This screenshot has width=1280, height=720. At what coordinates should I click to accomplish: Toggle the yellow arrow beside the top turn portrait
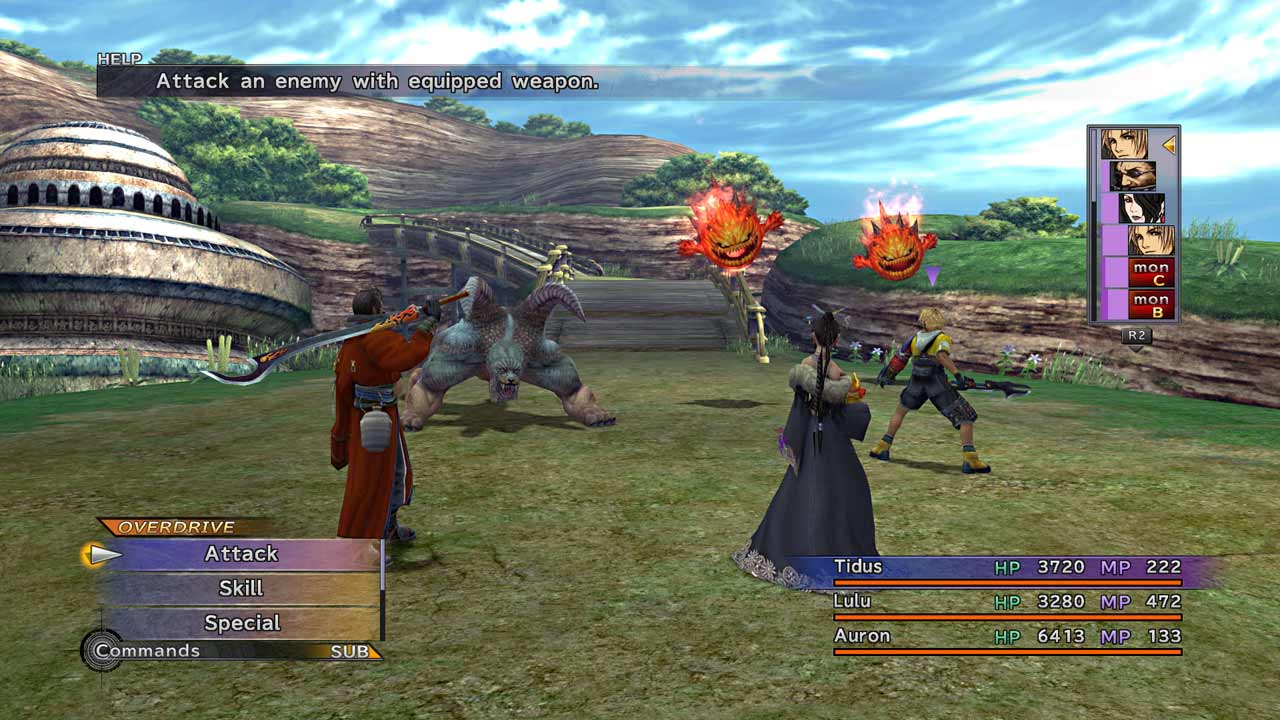coord(1167,145)
